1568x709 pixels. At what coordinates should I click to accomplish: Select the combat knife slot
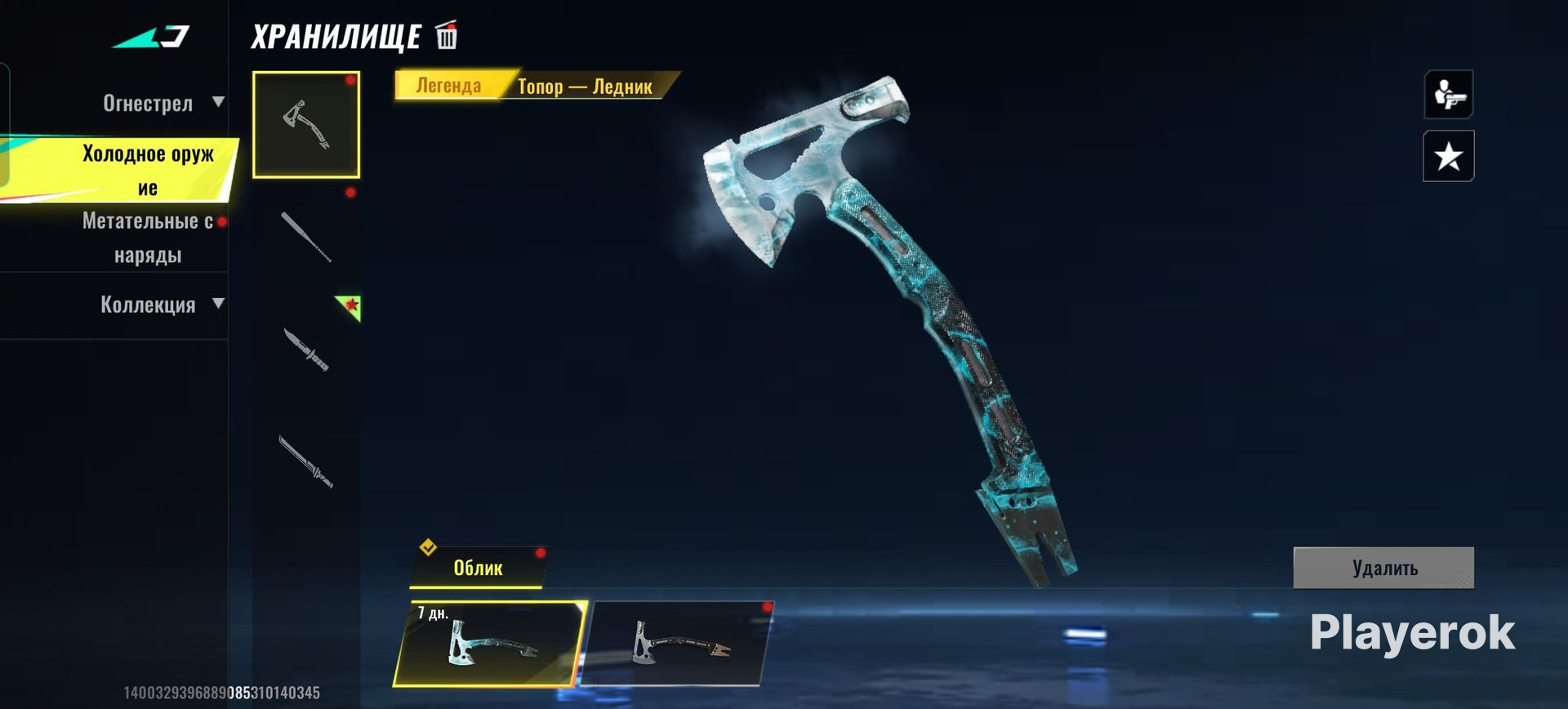[306, 350]
